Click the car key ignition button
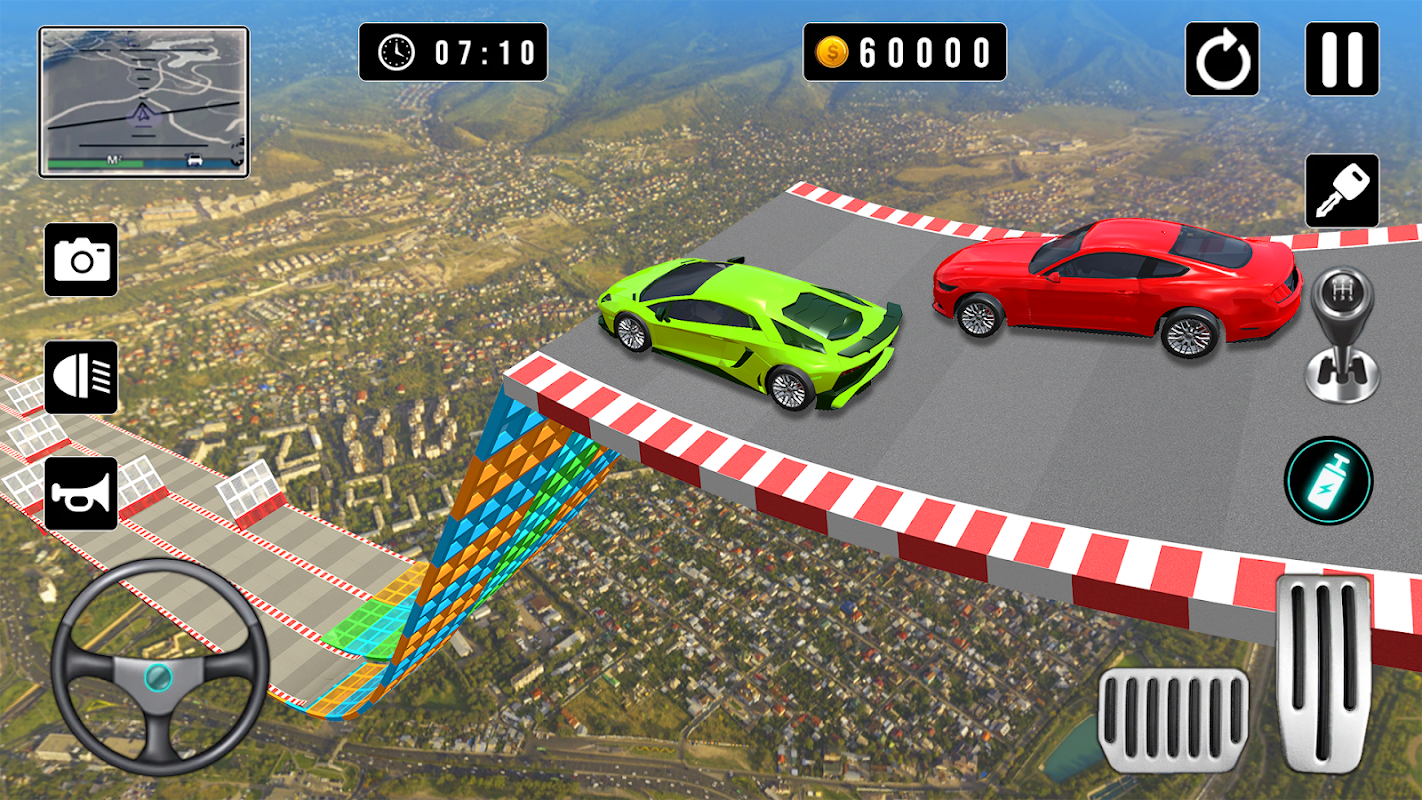Viewport: 1422px width, 800px height. tap(1342, 190)
